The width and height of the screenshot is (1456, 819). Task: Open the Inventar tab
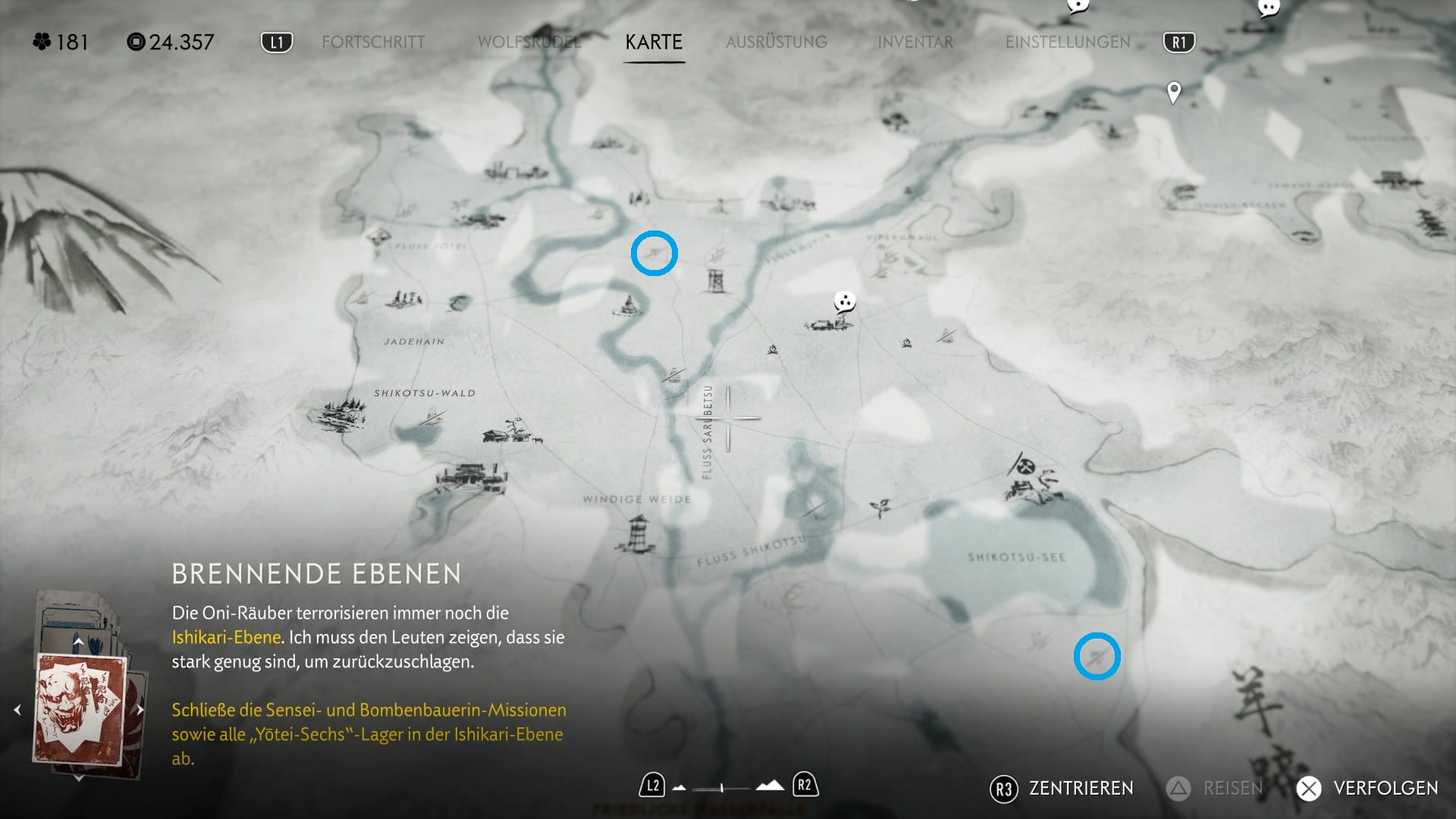coord(915,42)
